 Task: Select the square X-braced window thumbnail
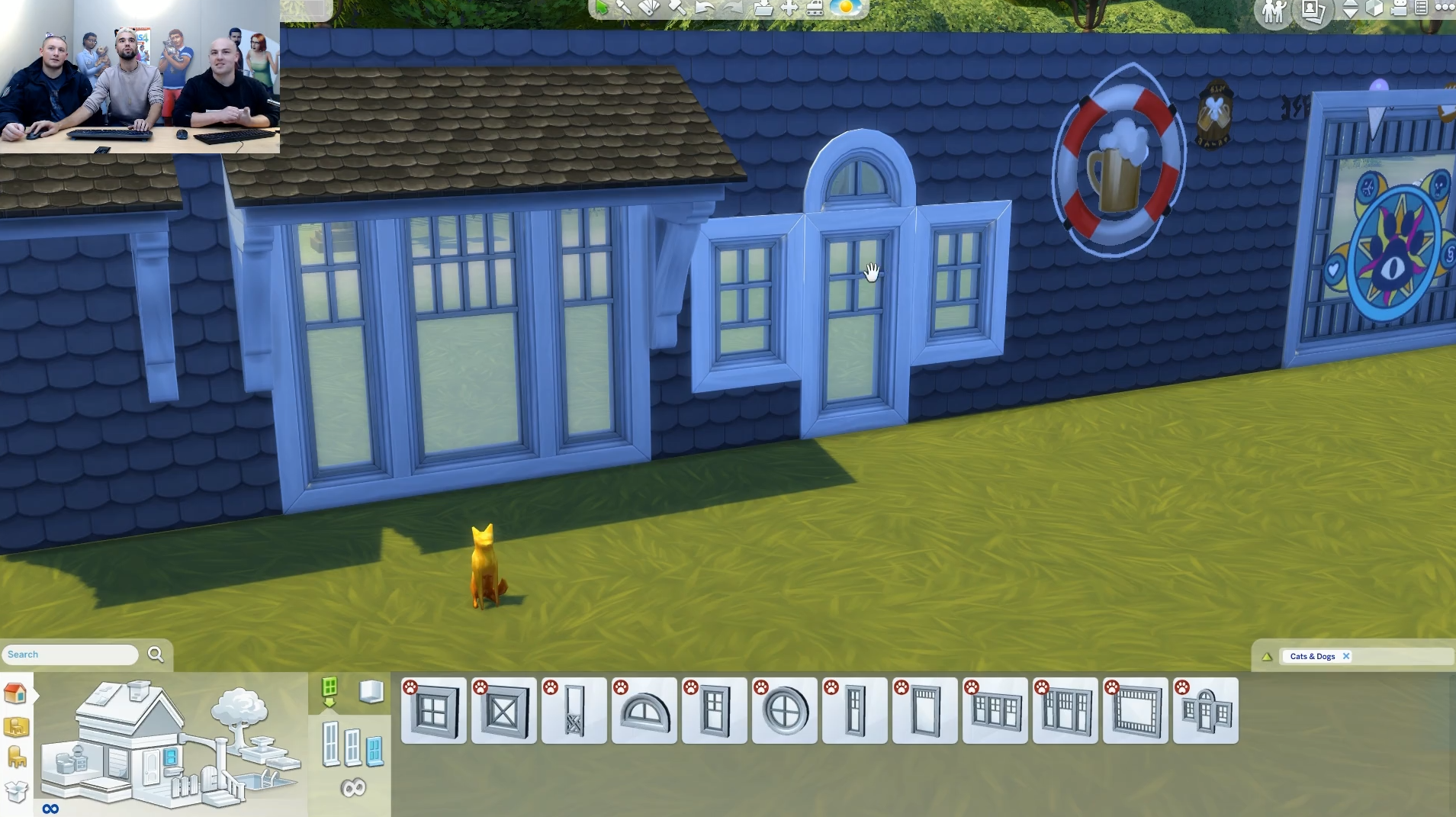(504, 711)
